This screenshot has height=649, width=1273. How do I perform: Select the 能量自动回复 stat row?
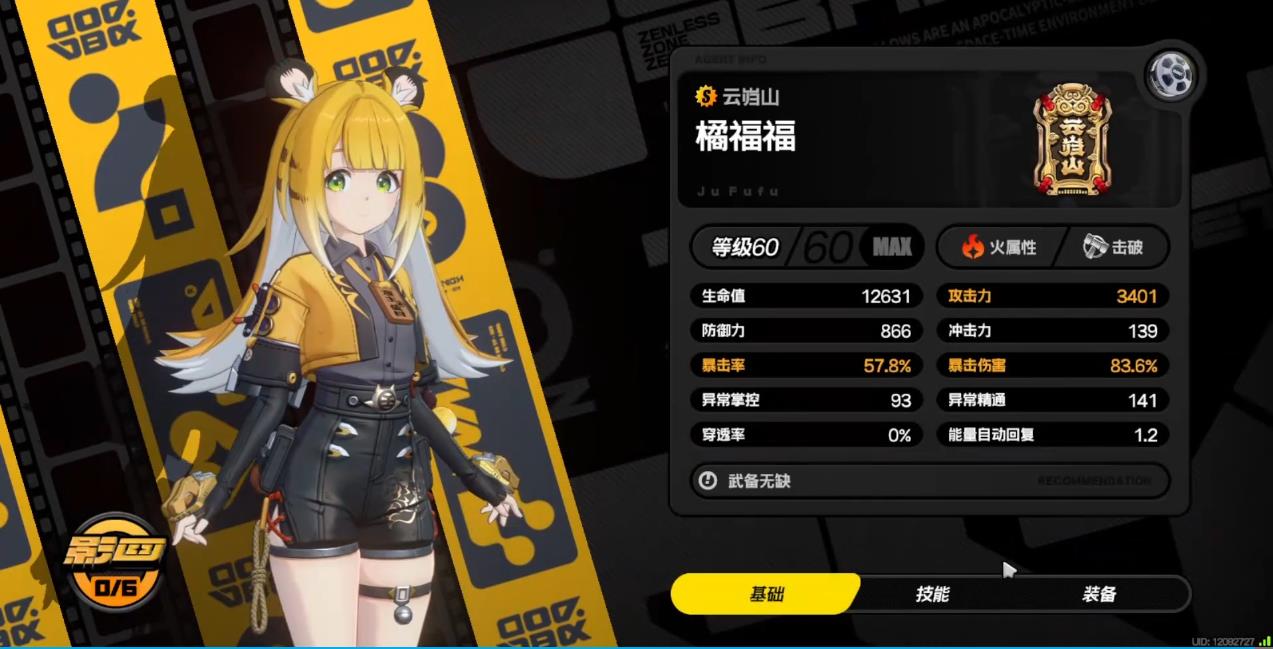point(1052,435)
